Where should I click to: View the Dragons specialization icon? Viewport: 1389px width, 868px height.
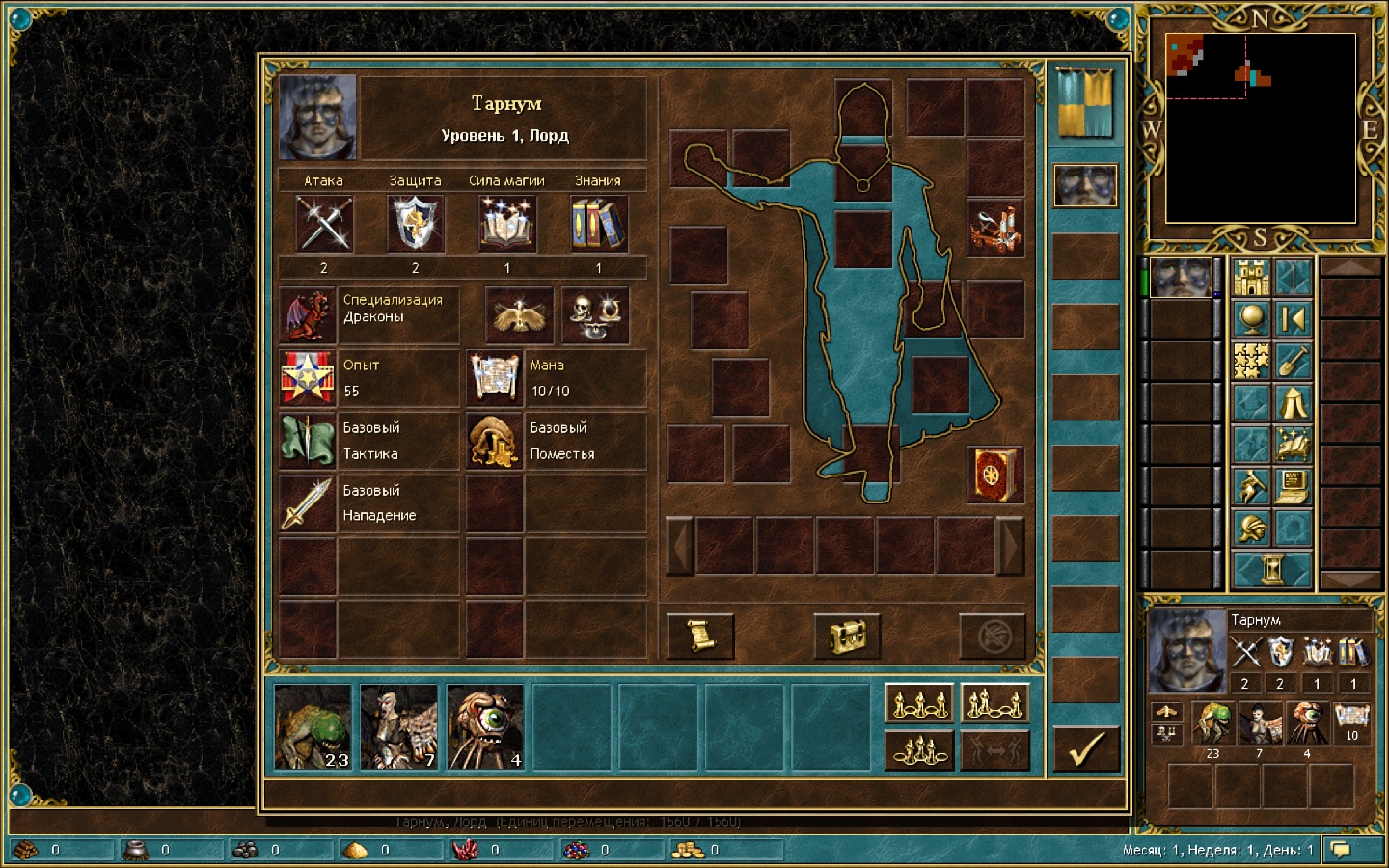click(308, 315)
